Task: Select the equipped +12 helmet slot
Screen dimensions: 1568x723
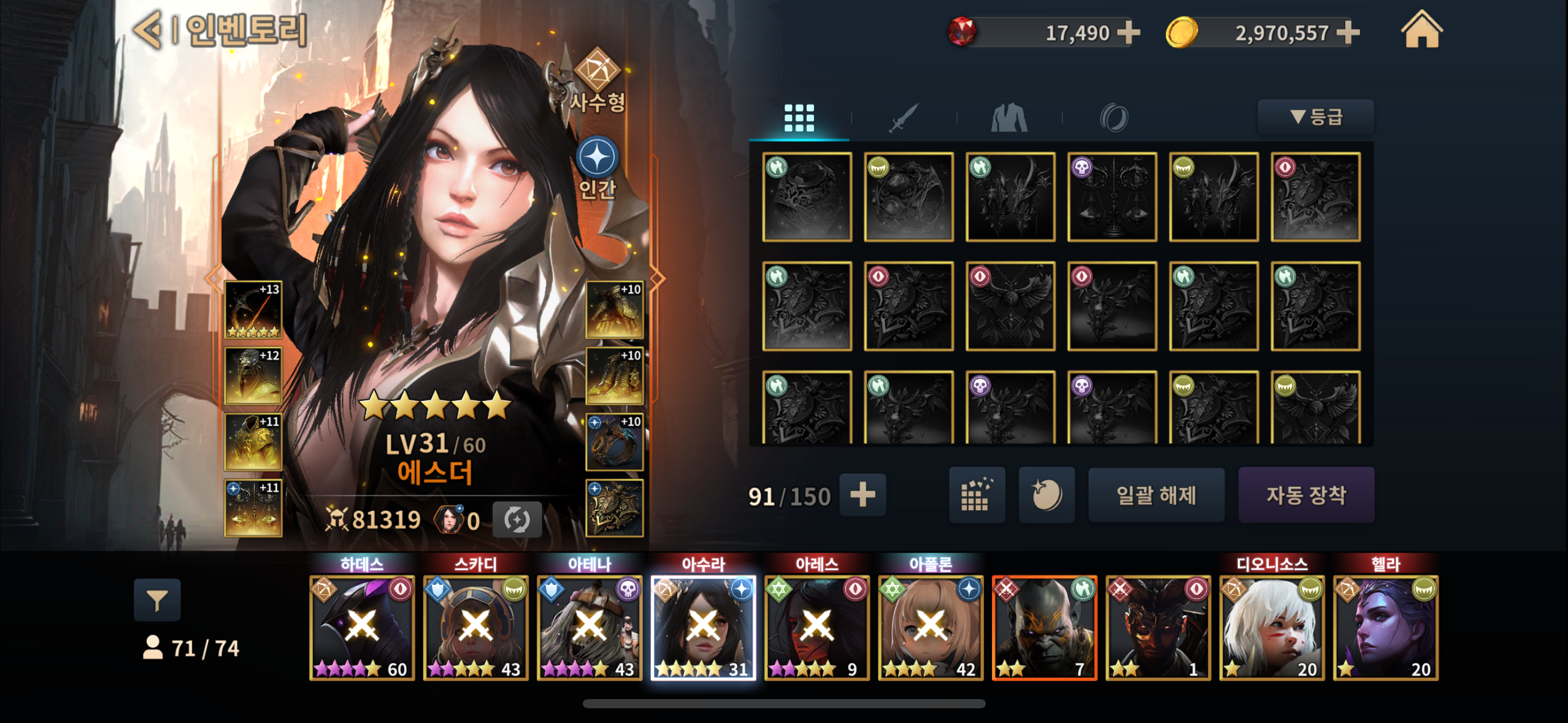Action: [253, 376]
